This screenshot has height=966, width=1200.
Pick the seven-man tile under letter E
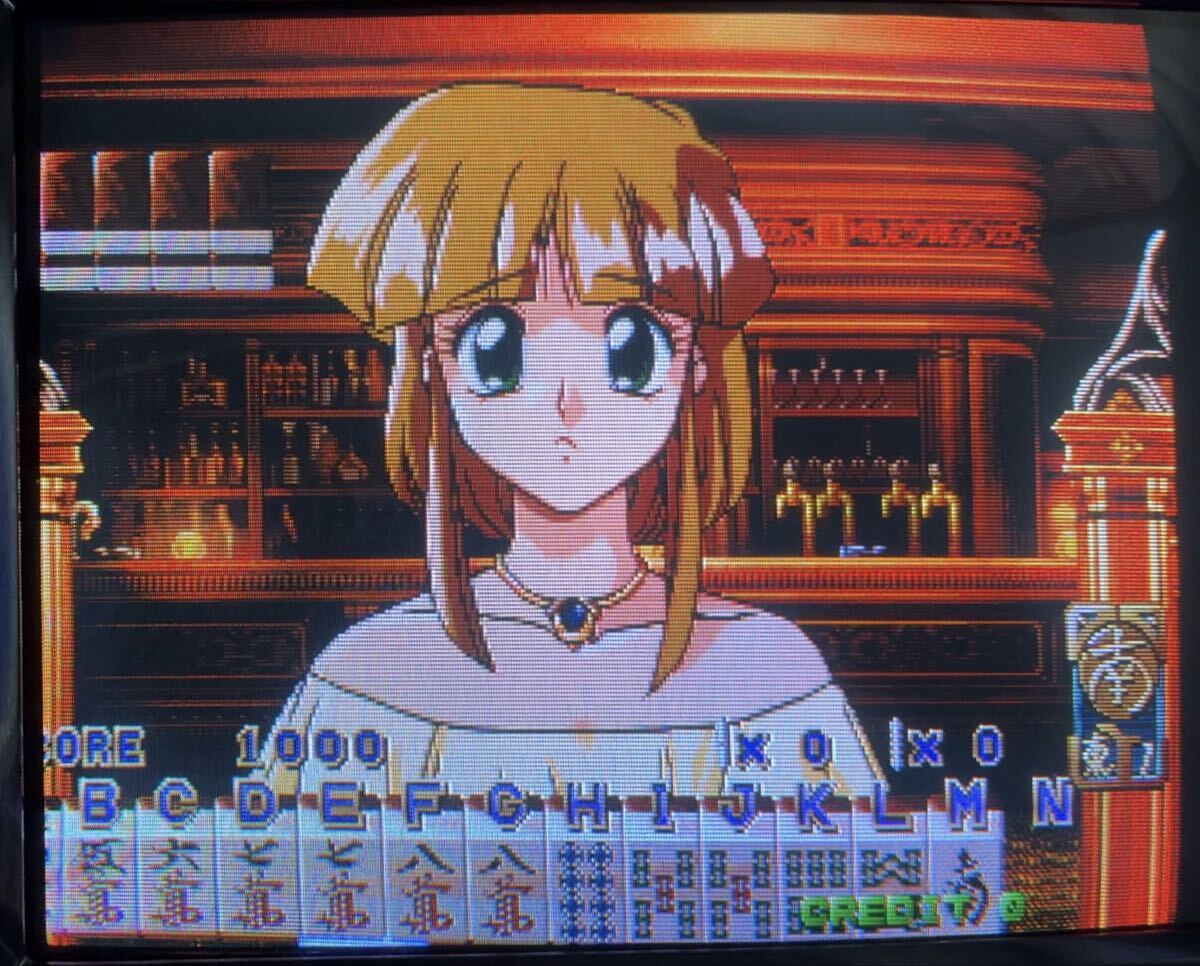(338, 880)
